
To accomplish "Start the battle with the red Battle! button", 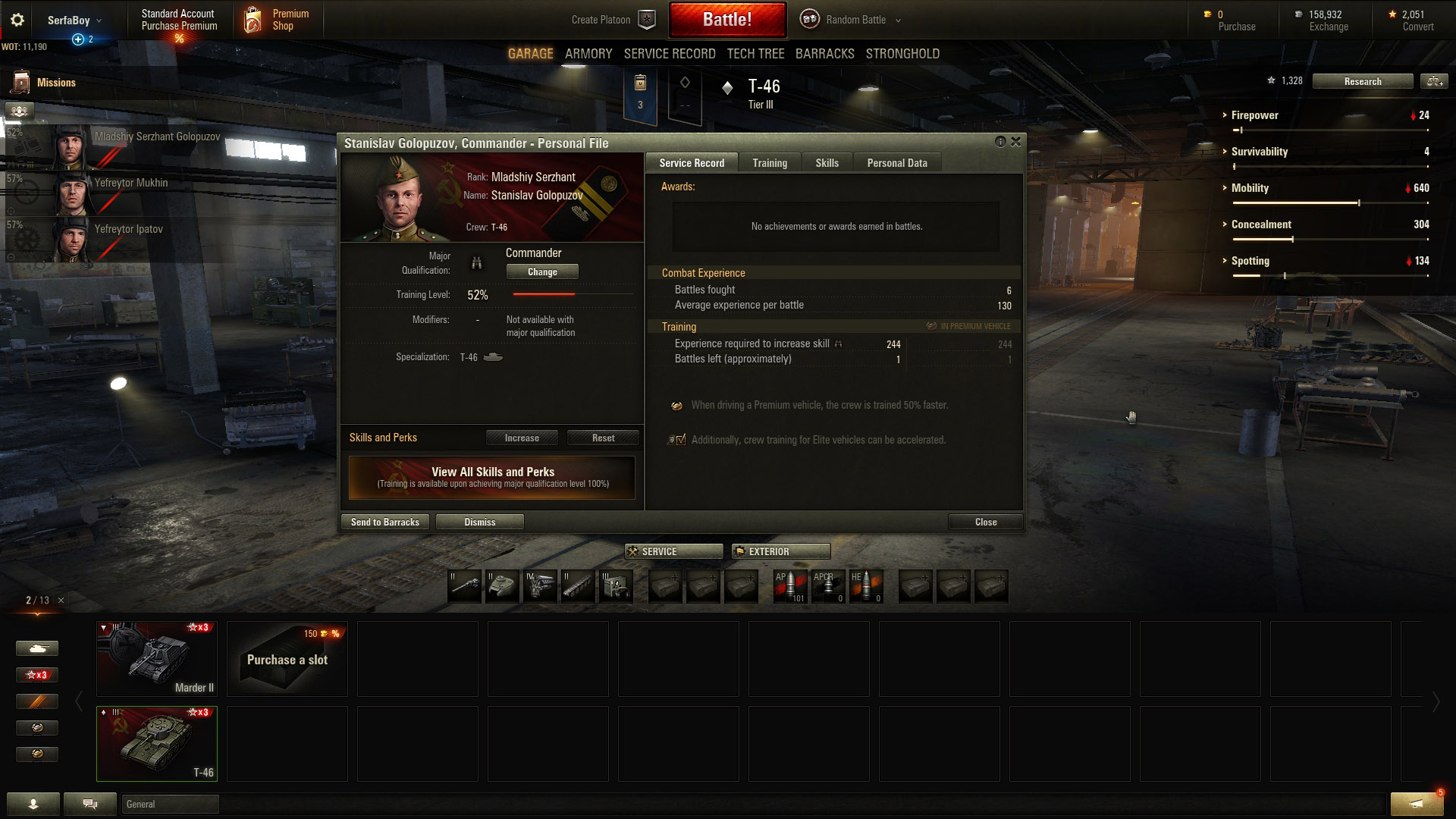I will click(726, 20).
